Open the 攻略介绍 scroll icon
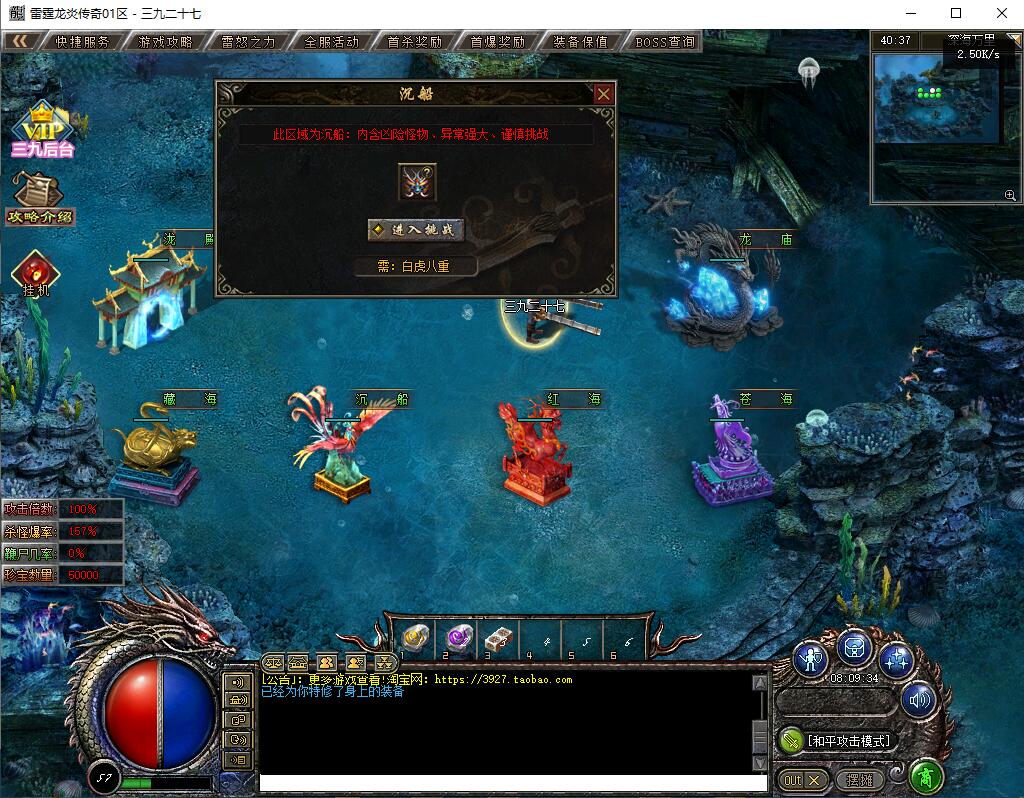This screenshot has height=798, width=1024. [x=40, y=198]
